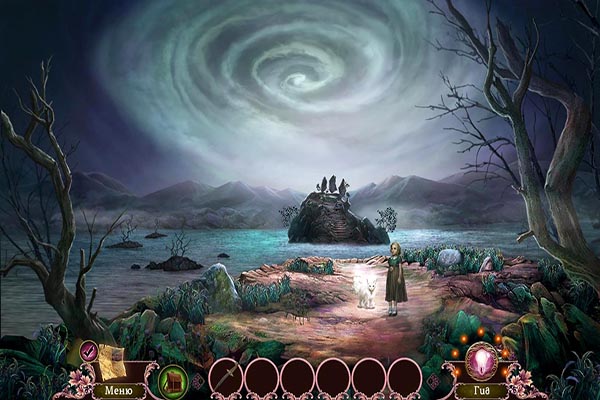Open the green satchel bag icon

(x=173, y=380)
